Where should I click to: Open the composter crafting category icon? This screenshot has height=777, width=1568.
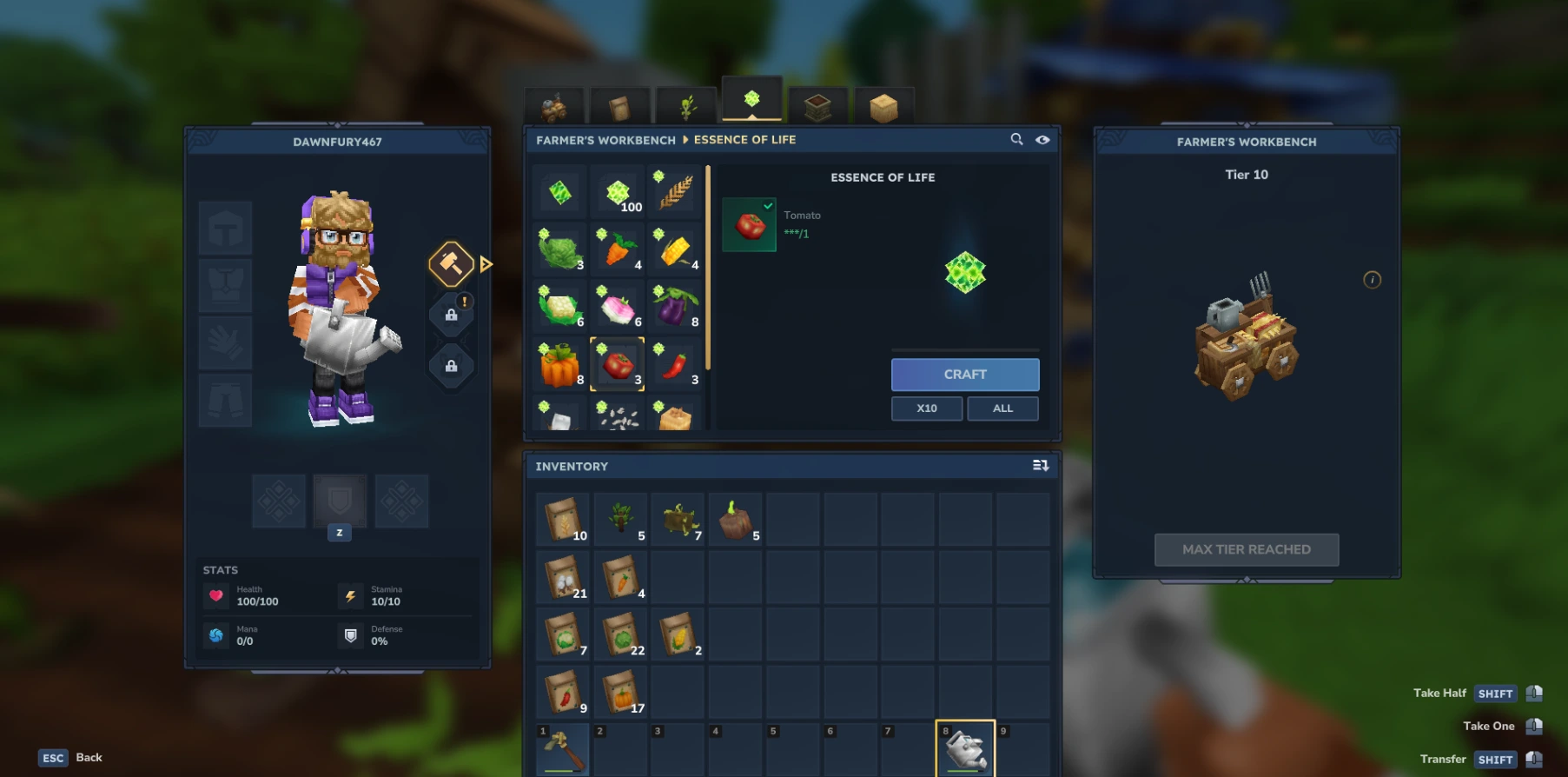(x=817, y=104)
